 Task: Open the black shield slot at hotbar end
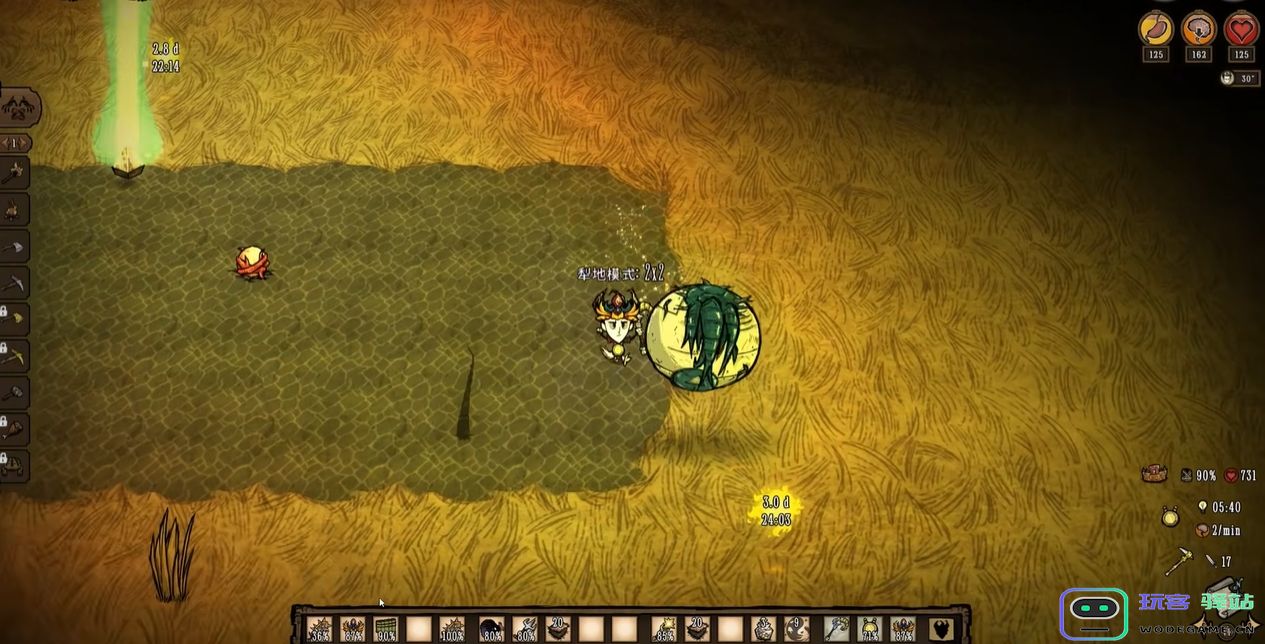click(x=939, y=628)
